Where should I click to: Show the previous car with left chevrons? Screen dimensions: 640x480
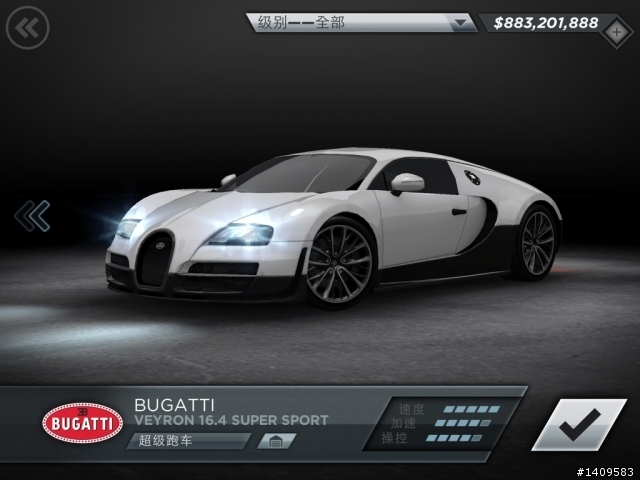coord(32,214)
